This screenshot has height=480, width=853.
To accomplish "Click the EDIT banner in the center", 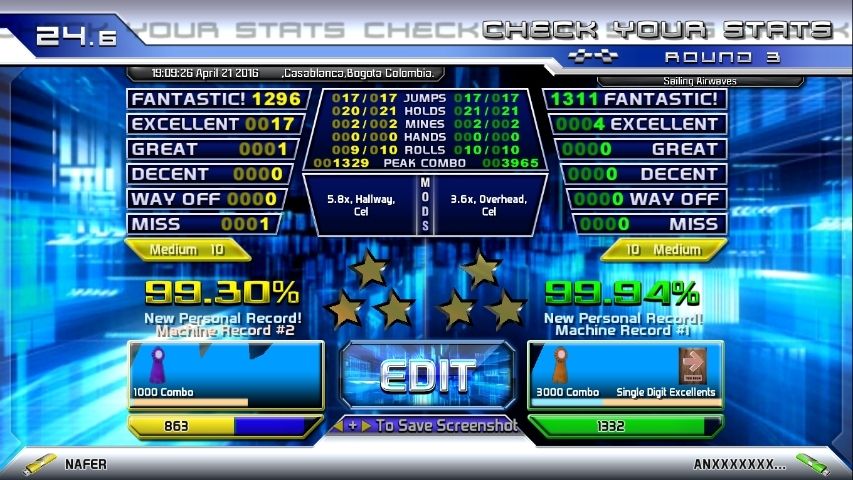I will click(x=427, y=376).
